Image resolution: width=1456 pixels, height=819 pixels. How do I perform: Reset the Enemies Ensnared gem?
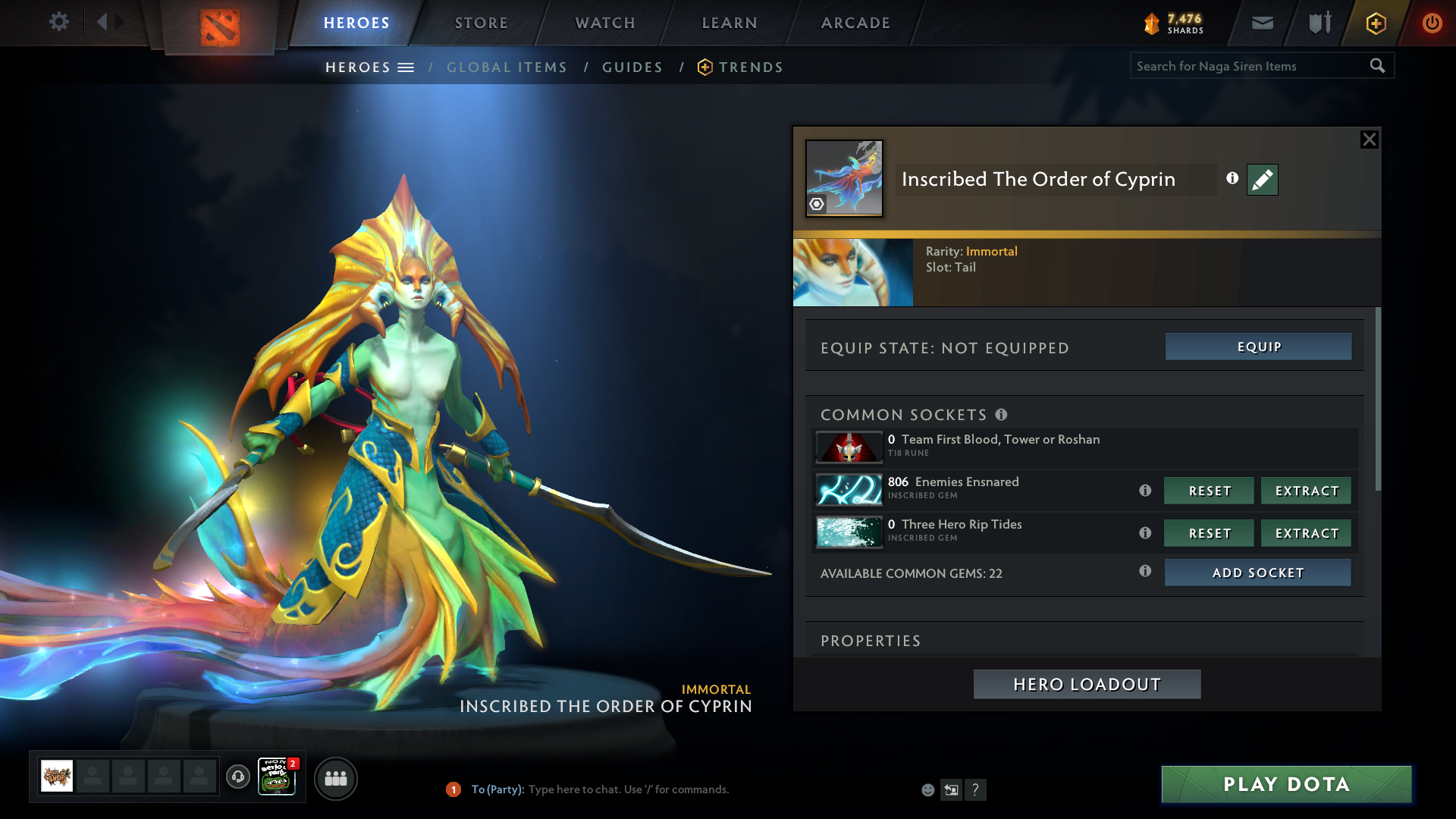1209,491
